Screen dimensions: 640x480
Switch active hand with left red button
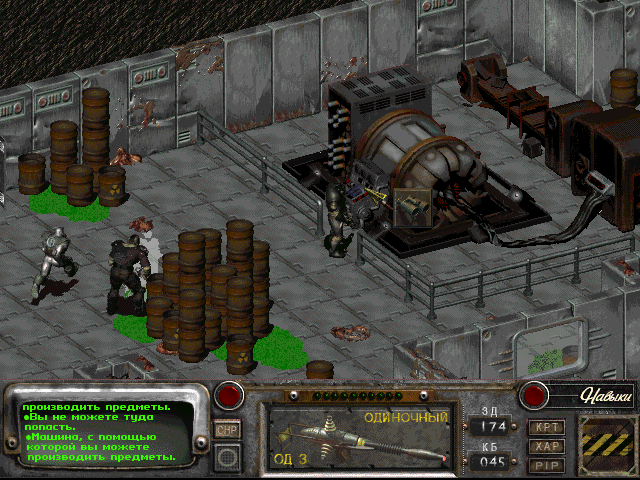(x=231, y=394)
